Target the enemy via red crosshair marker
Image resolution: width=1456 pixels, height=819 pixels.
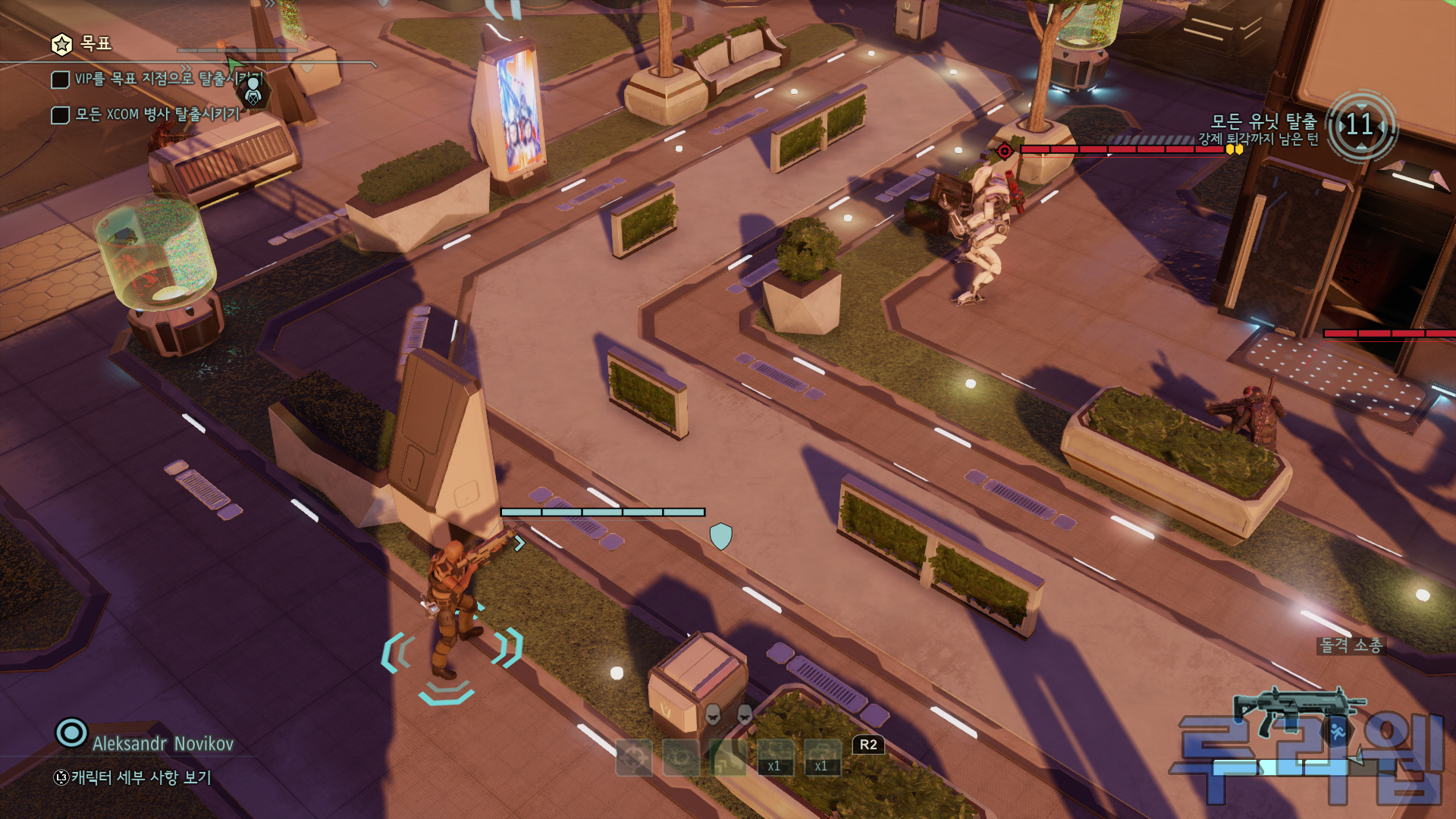[x=1005, y=150]
